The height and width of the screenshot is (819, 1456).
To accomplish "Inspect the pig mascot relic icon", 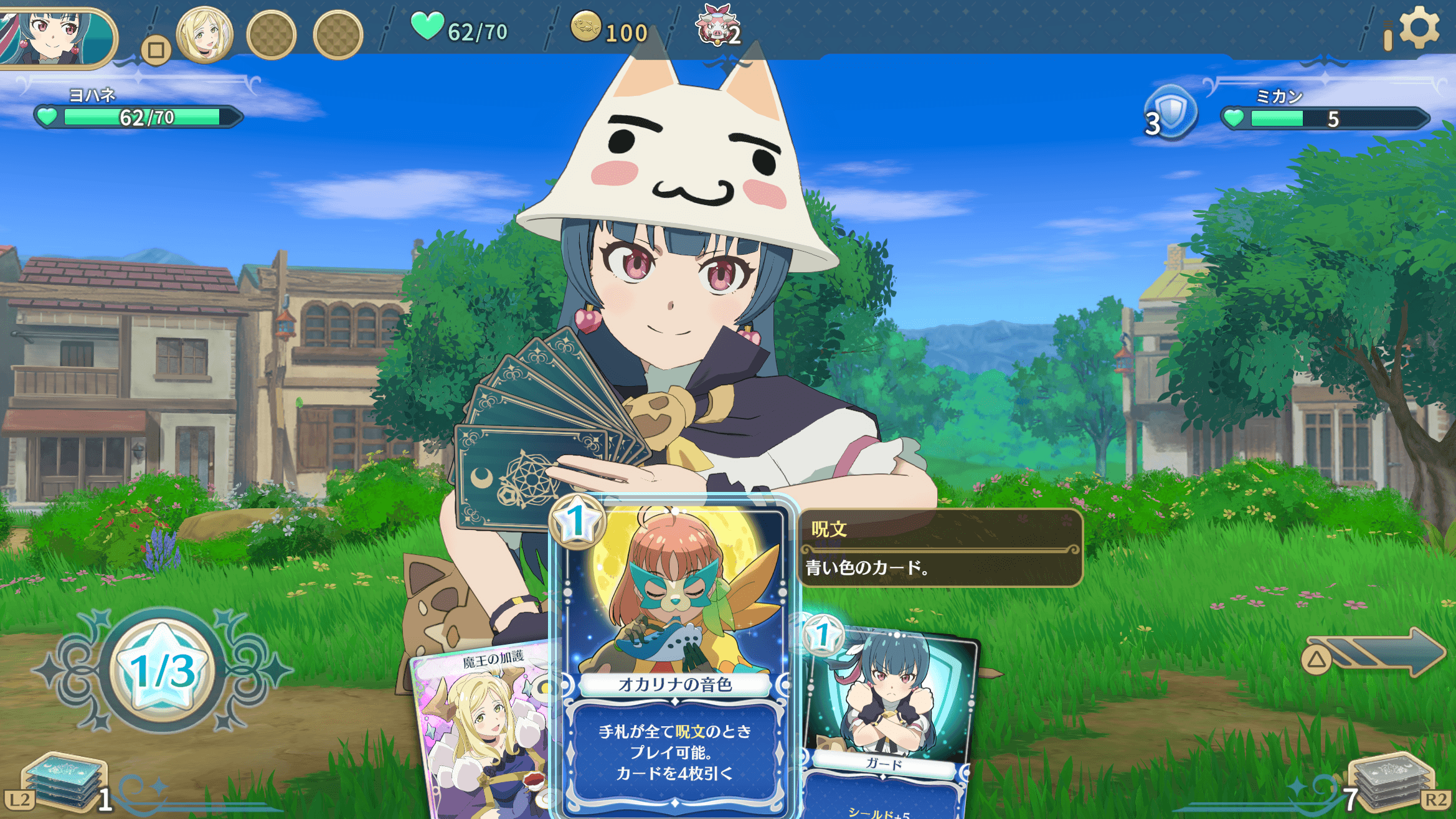I will (x=715, y=25).
